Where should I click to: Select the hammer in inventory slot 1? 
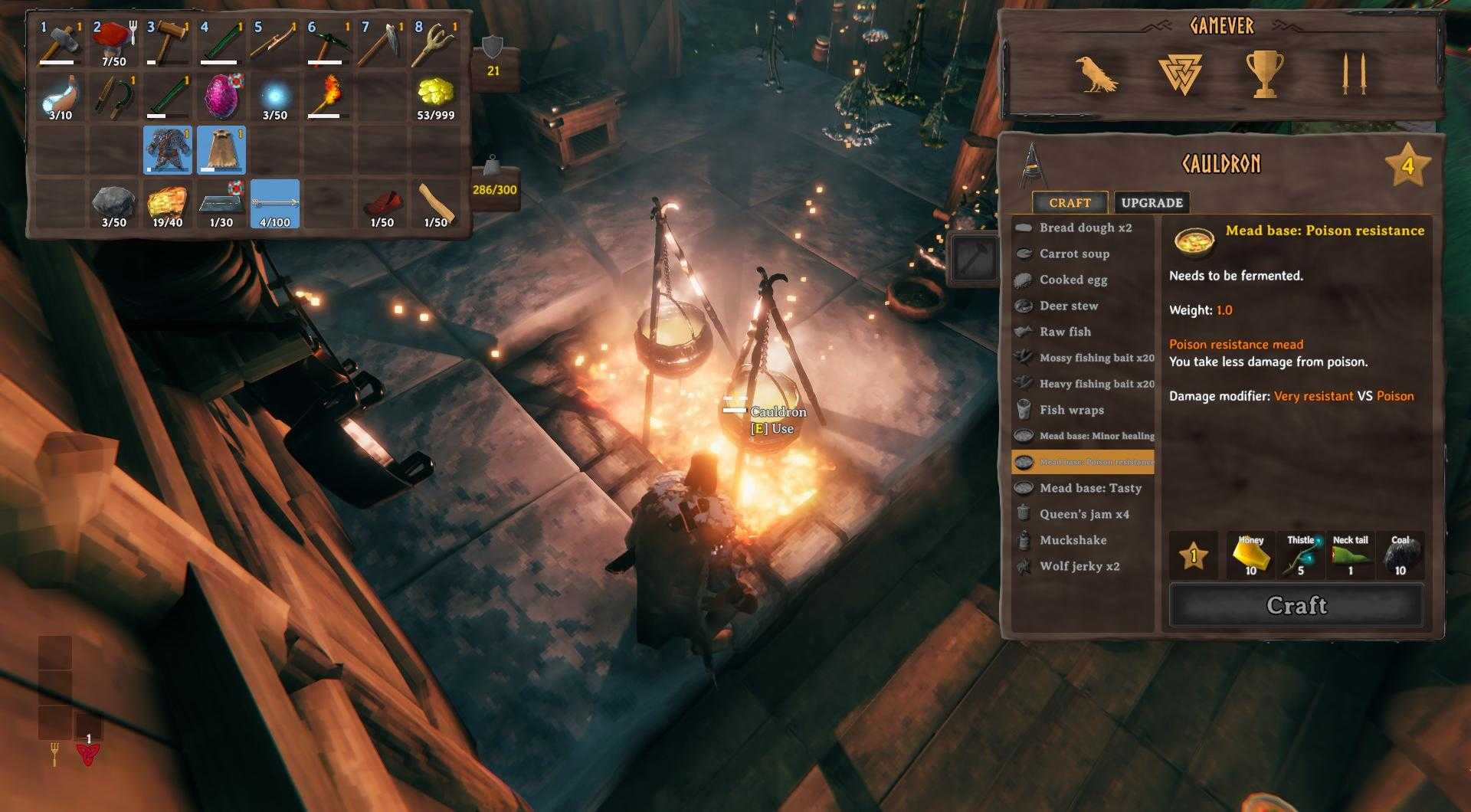tap(60, 38)
